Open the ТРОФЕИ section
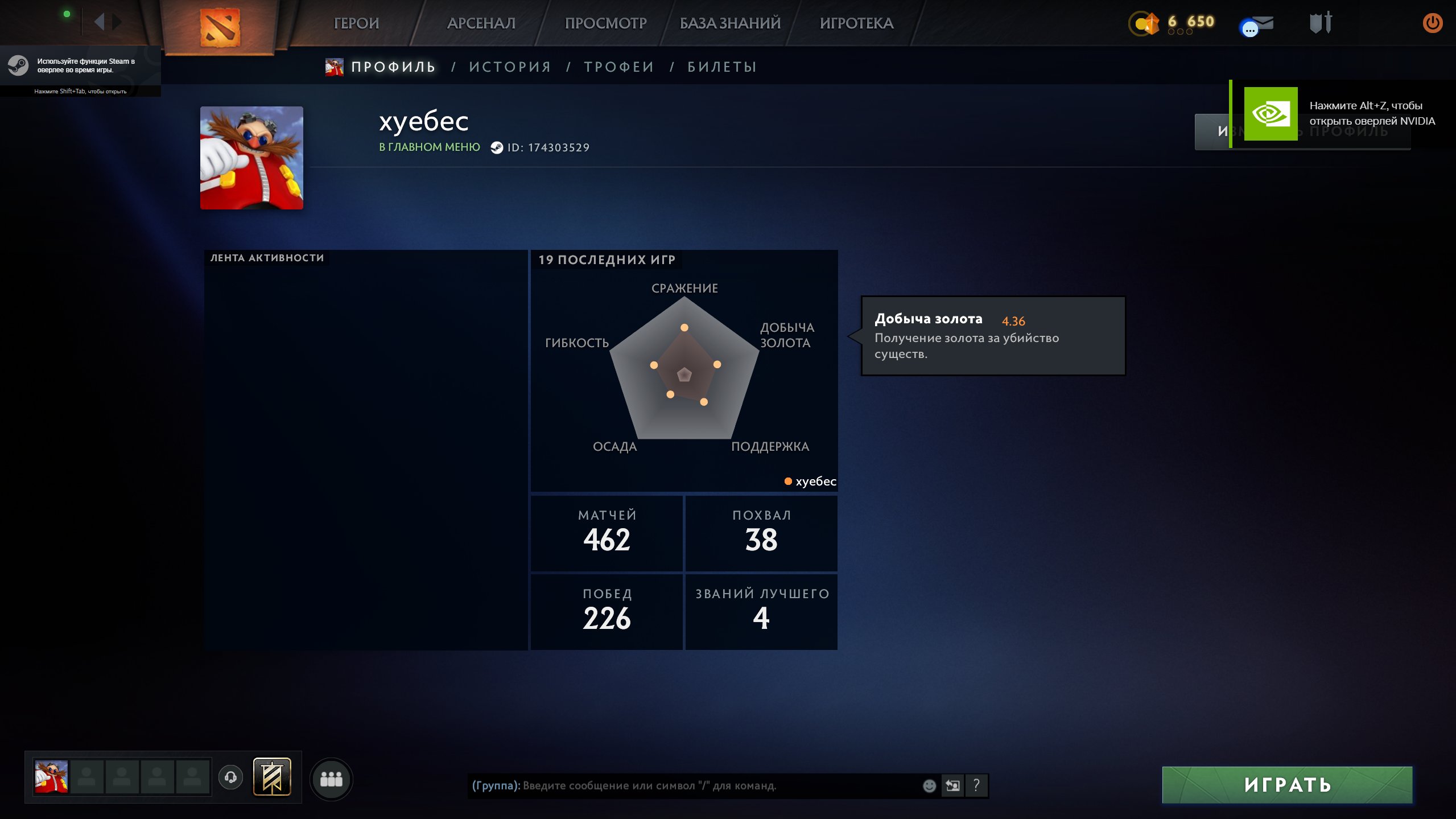 [618, 67]
